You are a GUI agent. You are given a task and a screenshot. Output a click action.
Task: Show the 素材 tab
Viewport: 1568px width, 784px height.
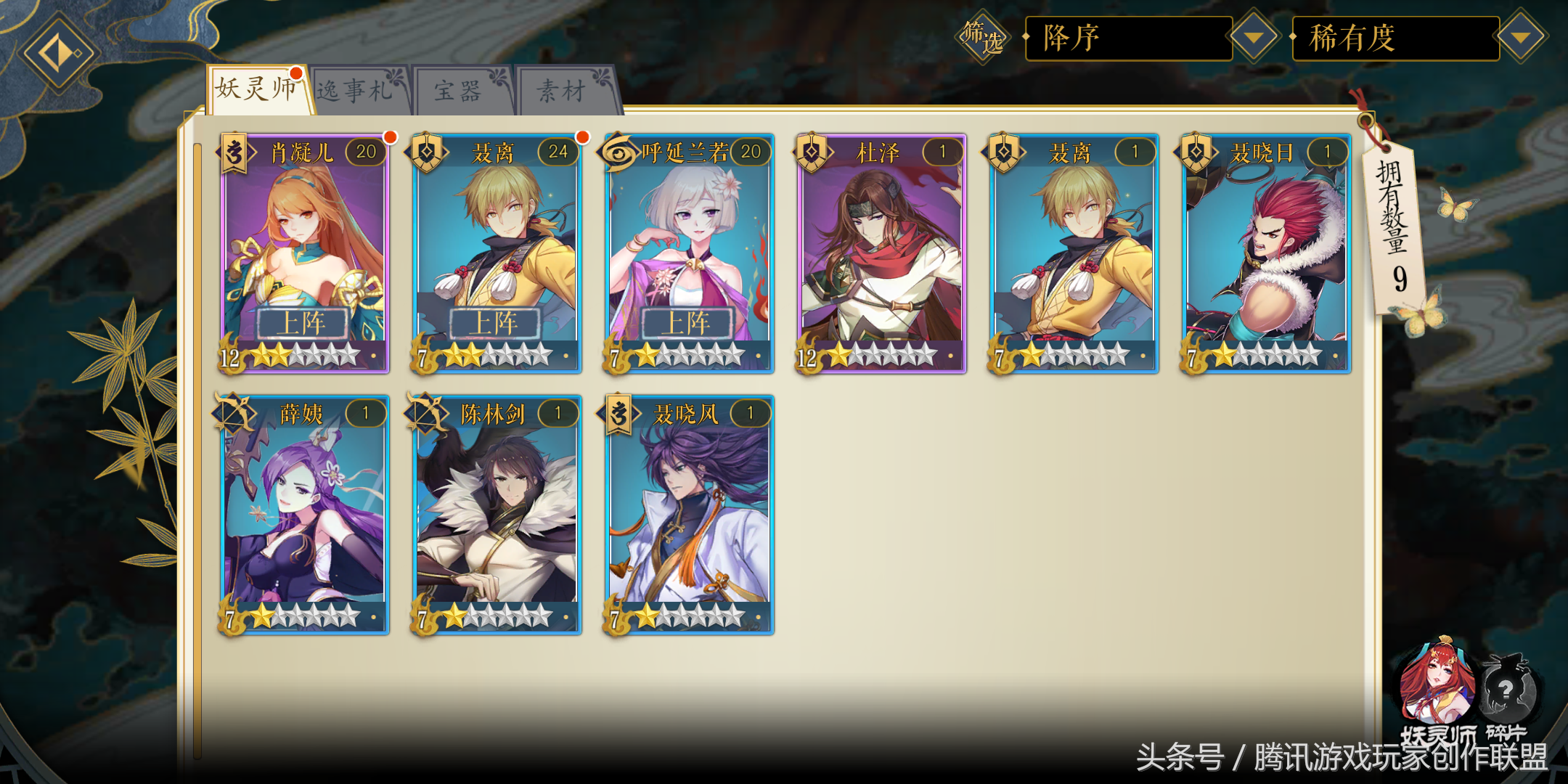click(563, 91)
